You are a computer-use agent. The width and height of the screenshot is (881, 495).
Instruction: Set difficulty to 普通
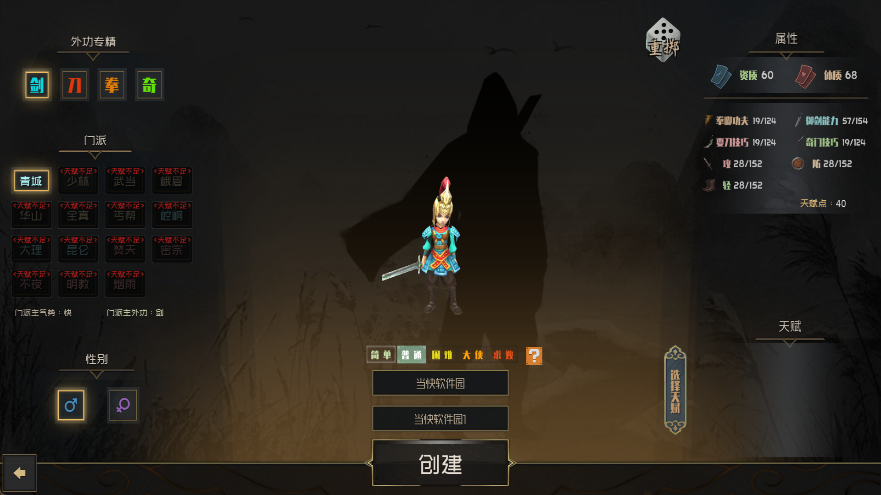[410, 355]
